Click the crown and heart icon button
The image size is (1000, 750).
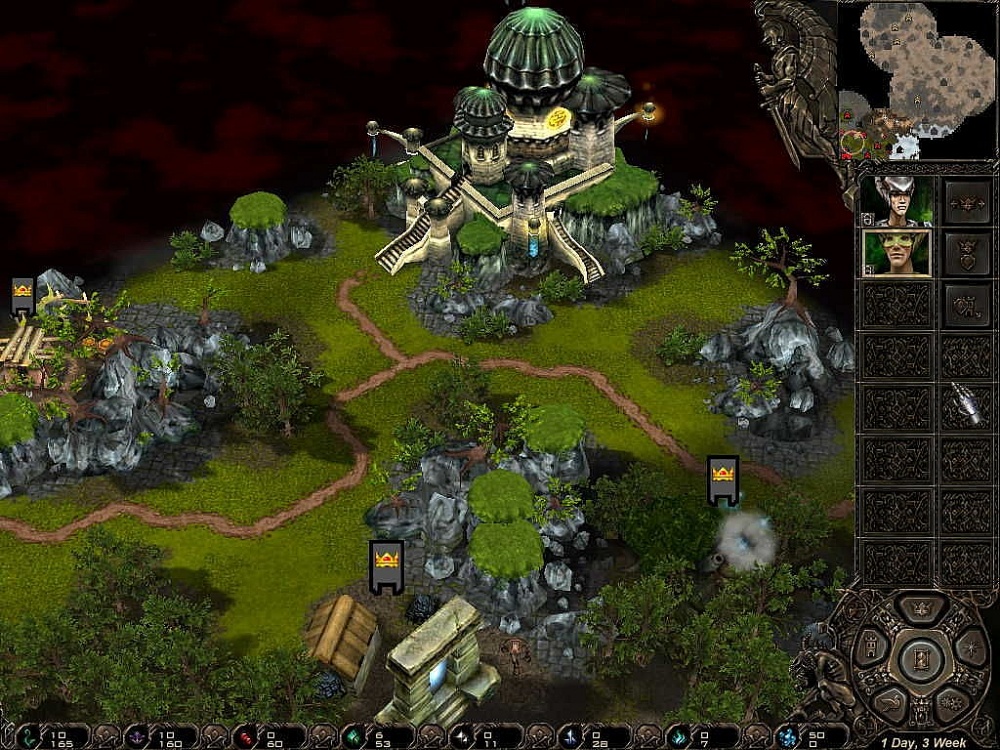point(967,253)
